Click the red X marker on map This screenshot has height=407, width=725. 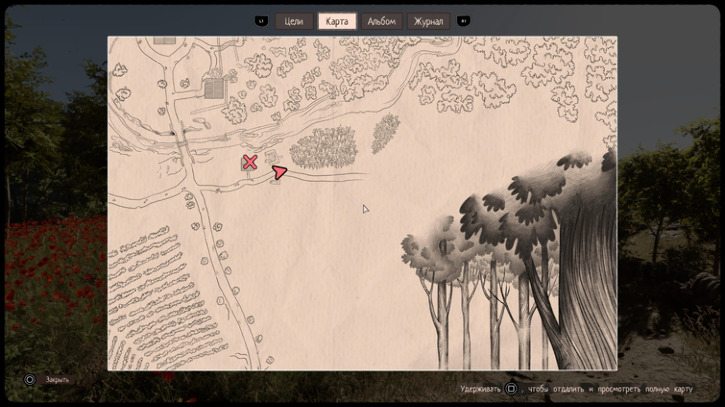(x=250, y=162)
